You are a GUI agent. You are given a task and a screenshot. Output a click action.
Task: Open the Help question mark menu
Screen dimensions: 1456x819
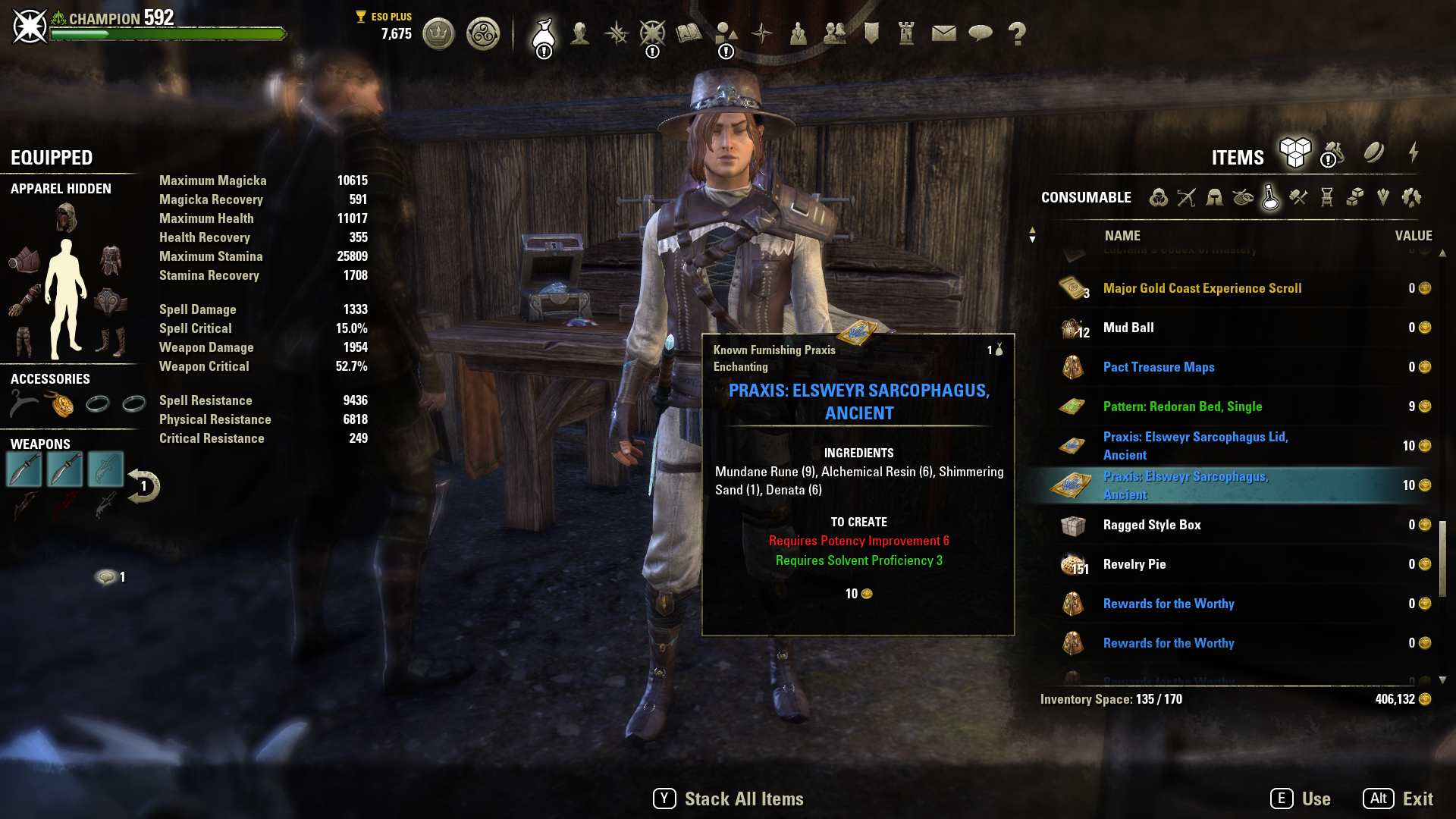(1017, 34)
